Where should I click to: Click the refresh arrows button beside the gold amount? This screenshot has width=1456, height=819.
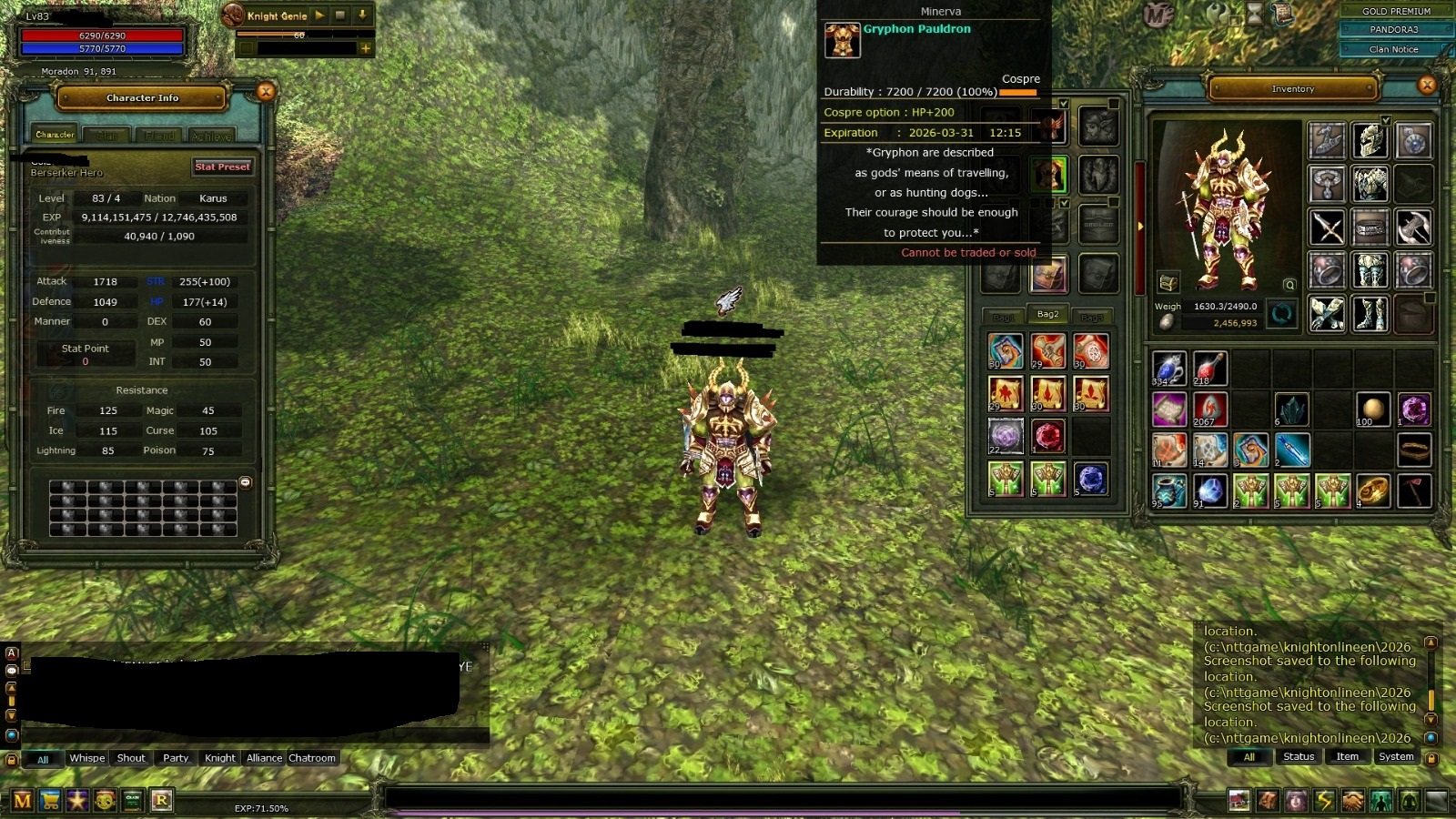(x=1281, y=315)
